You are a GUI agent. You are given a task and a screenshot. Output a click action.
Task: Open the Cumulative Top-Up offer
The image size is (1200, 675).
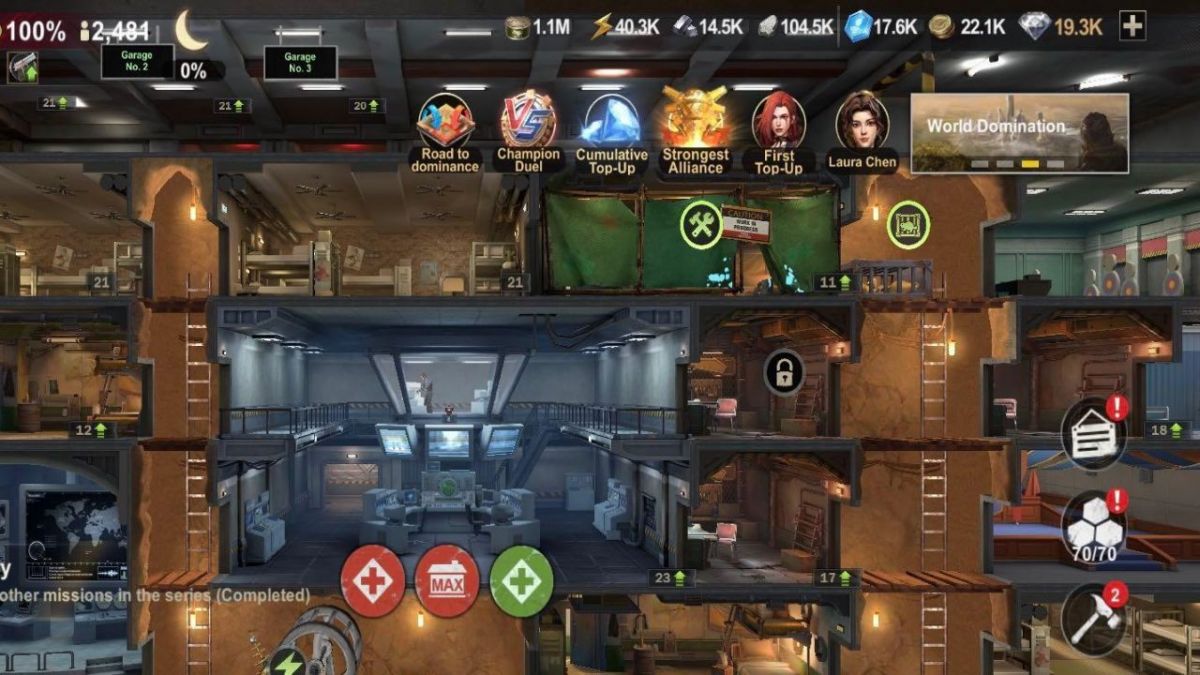tap(611, 121)
